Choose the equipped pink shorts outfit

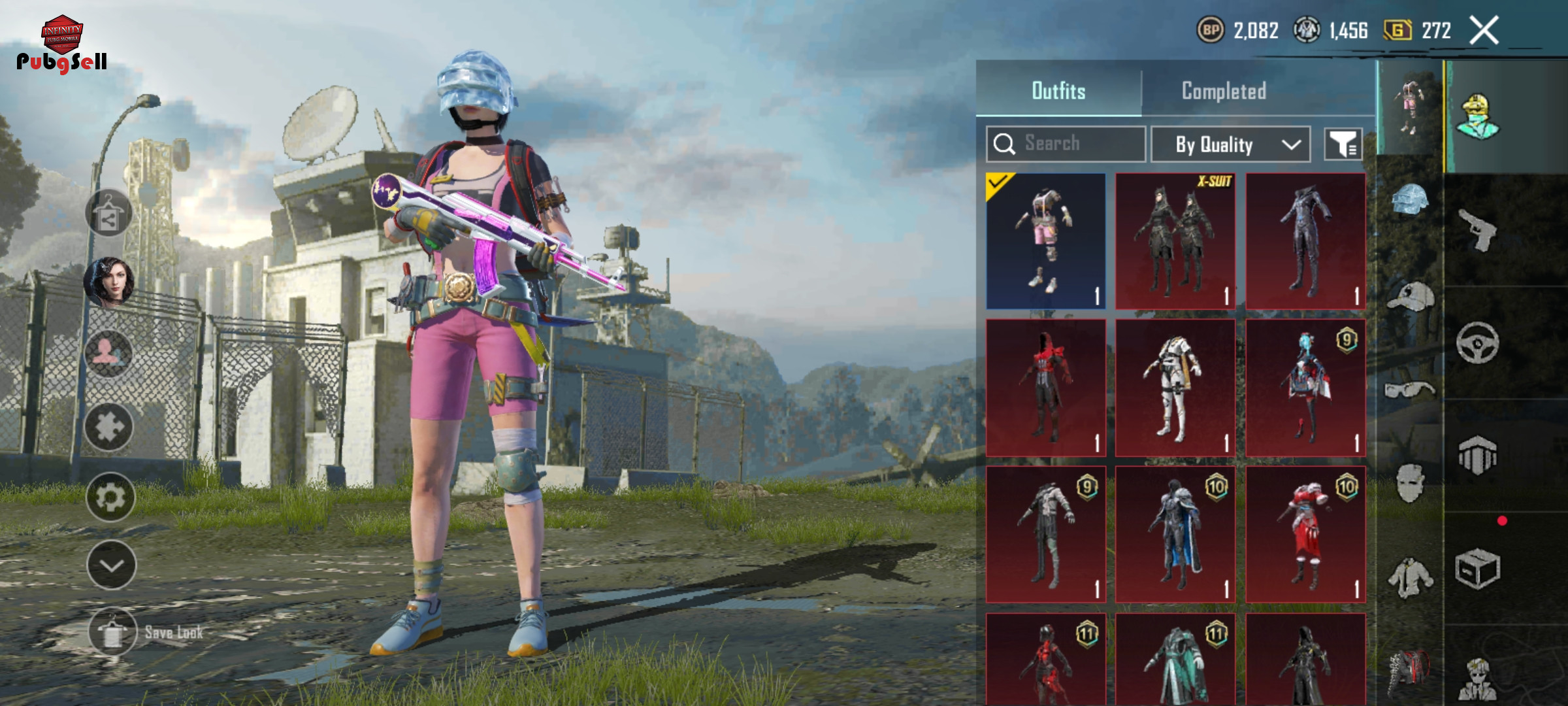[x=1046, y=241]
